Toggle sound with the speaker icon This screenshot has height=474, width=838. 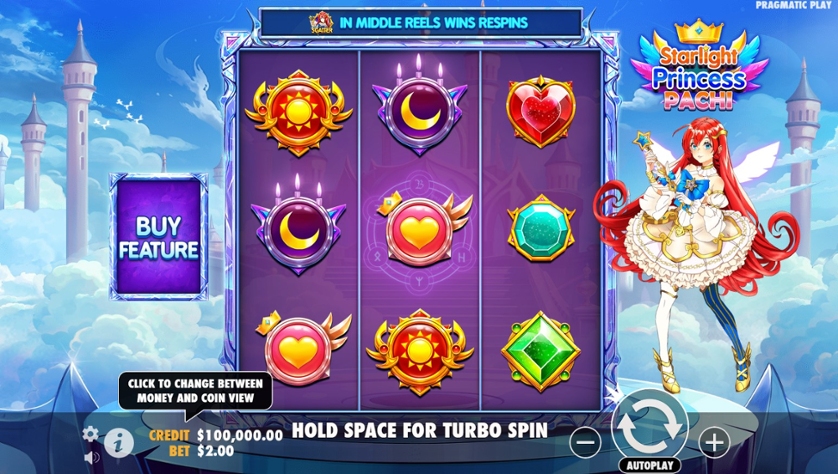[92, 457]
